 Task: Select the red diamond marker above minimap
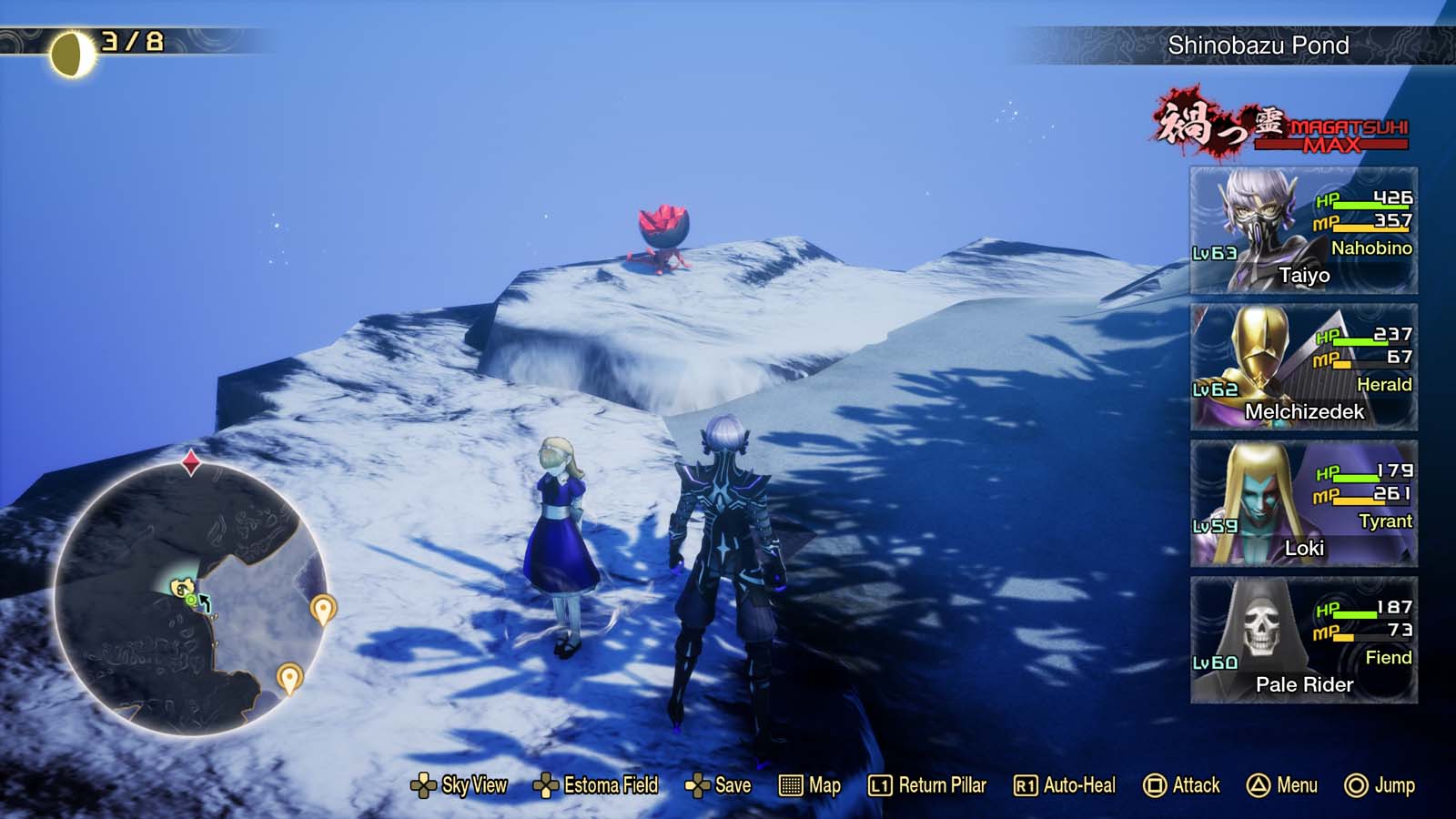(191, 462)
